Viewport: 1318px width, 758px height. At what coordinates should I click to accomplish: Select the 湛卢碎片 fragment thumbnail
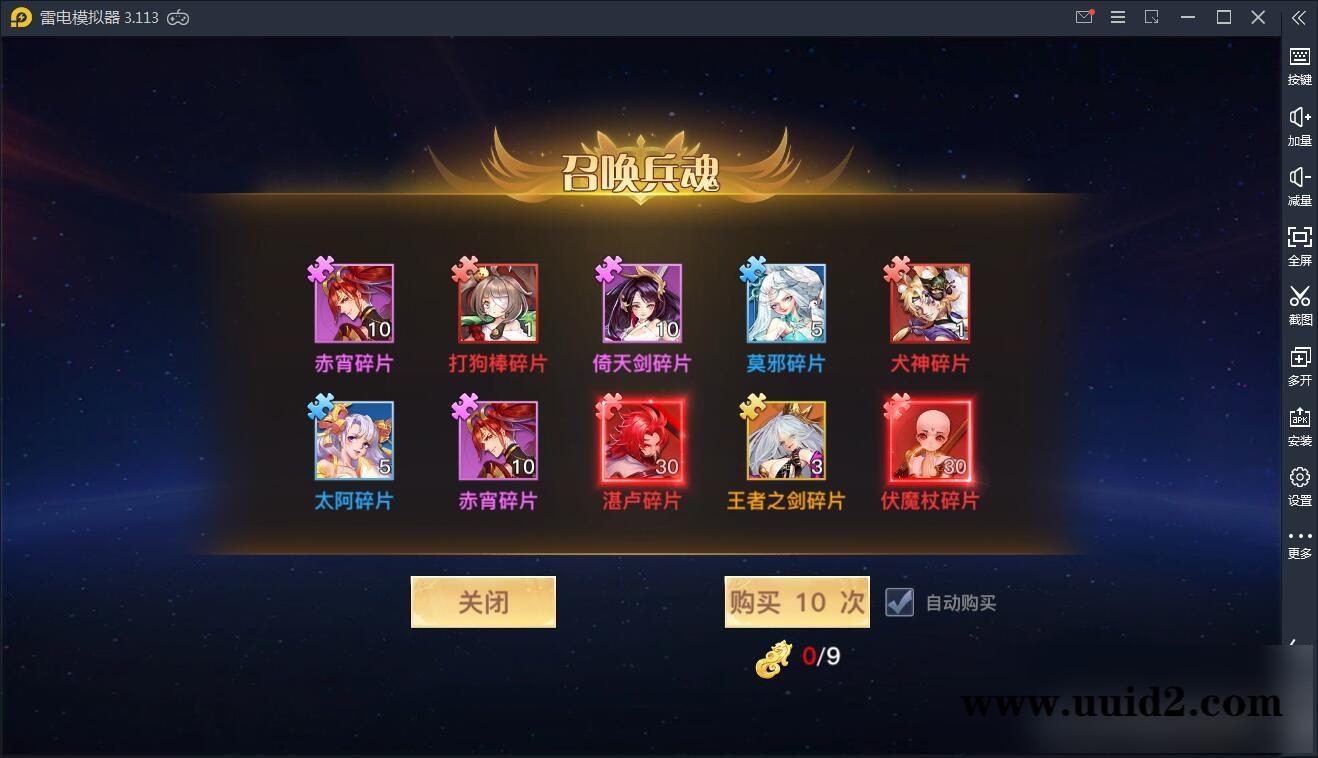point(640,441)
